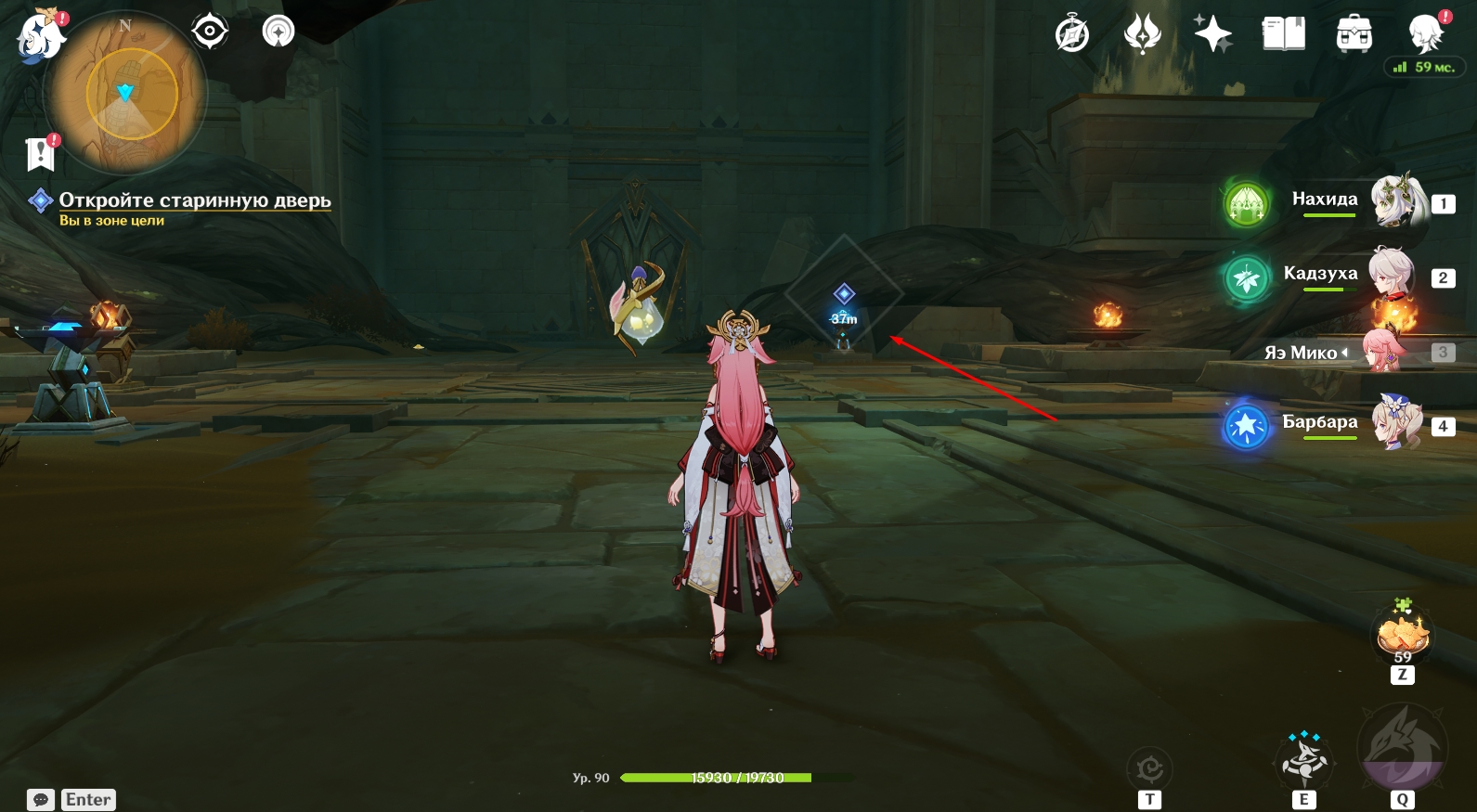Open the multiplayer co-op icon
Image resolution: width=1477 pixels, height=812 pixels.
[279, 32]
